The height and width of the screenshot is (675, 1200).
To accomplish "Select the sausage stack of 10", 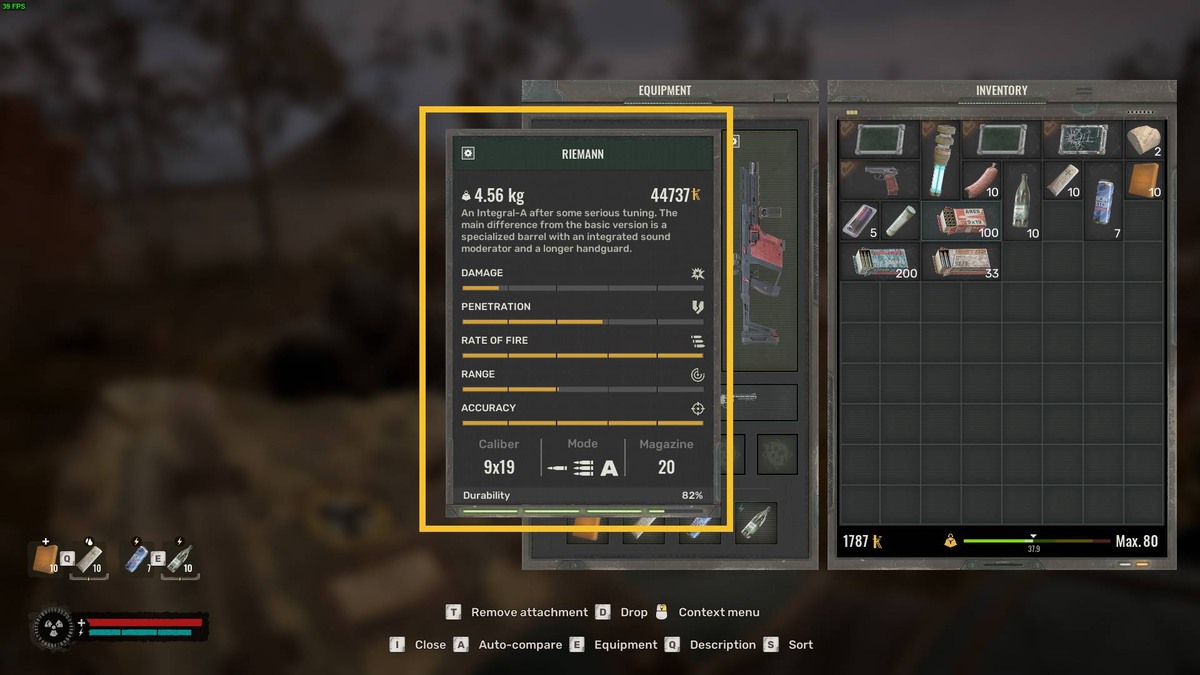I will [980, 181].
